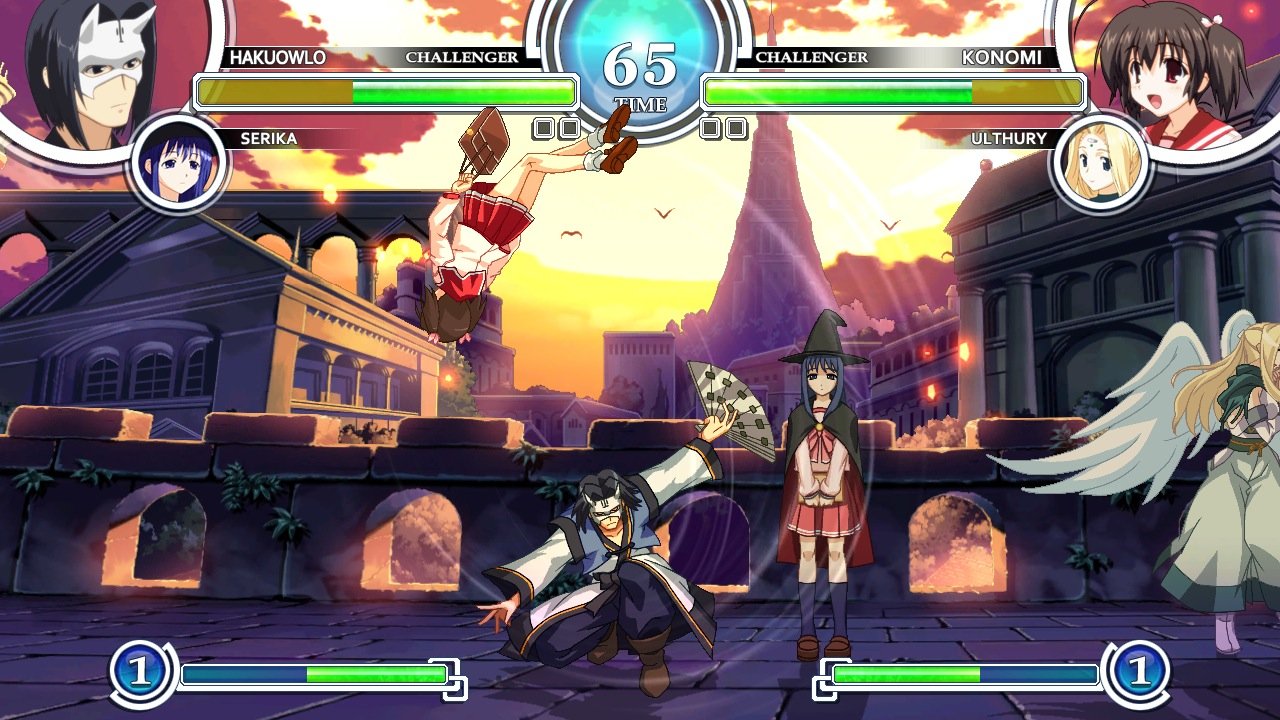The image size is (1280, 720).
Task: Select the KONOMI name banner
Action: (x=1002, y=58)
